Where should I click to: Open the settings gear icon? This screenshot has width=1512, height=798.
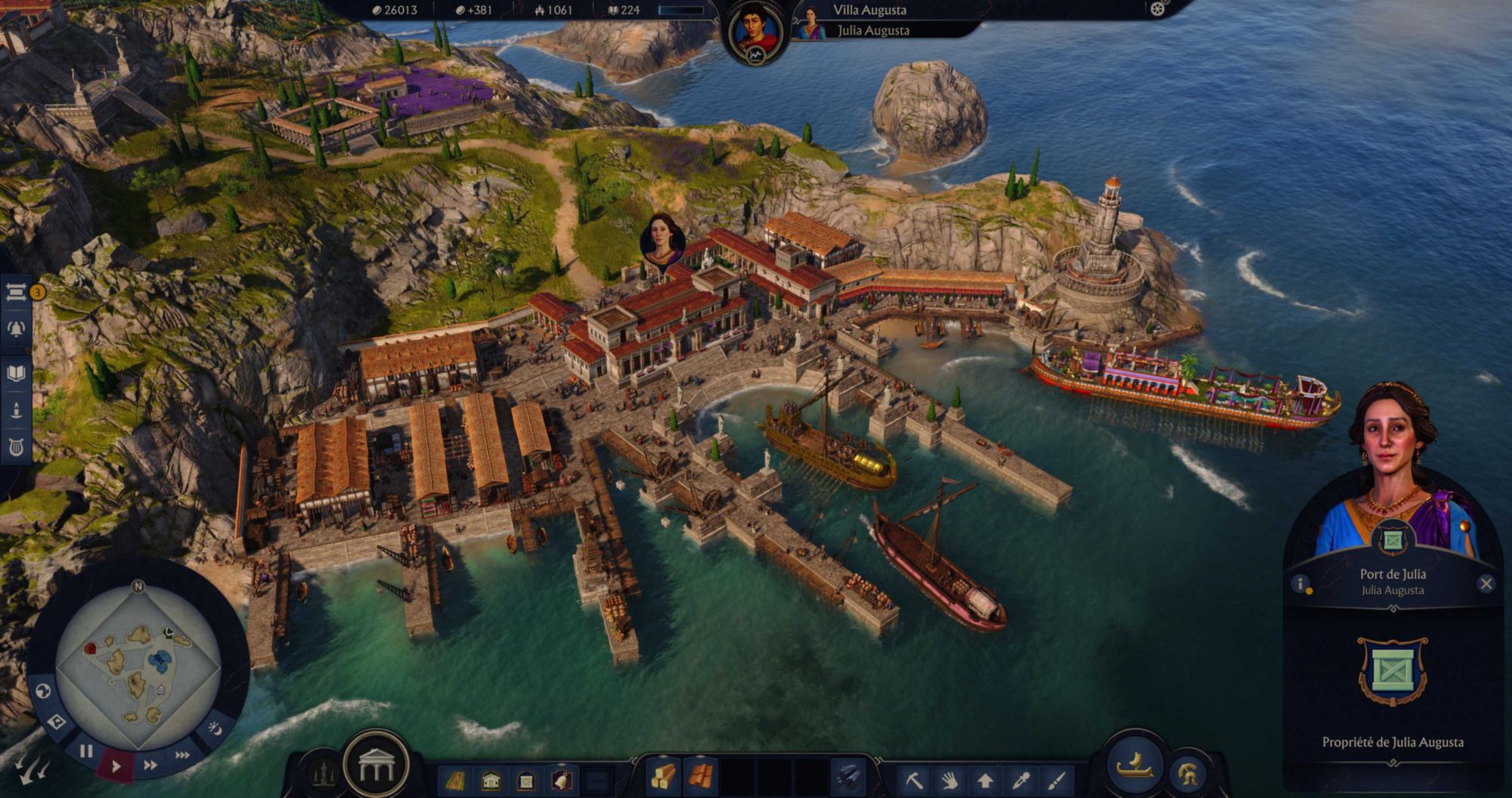click(1157, 9)
